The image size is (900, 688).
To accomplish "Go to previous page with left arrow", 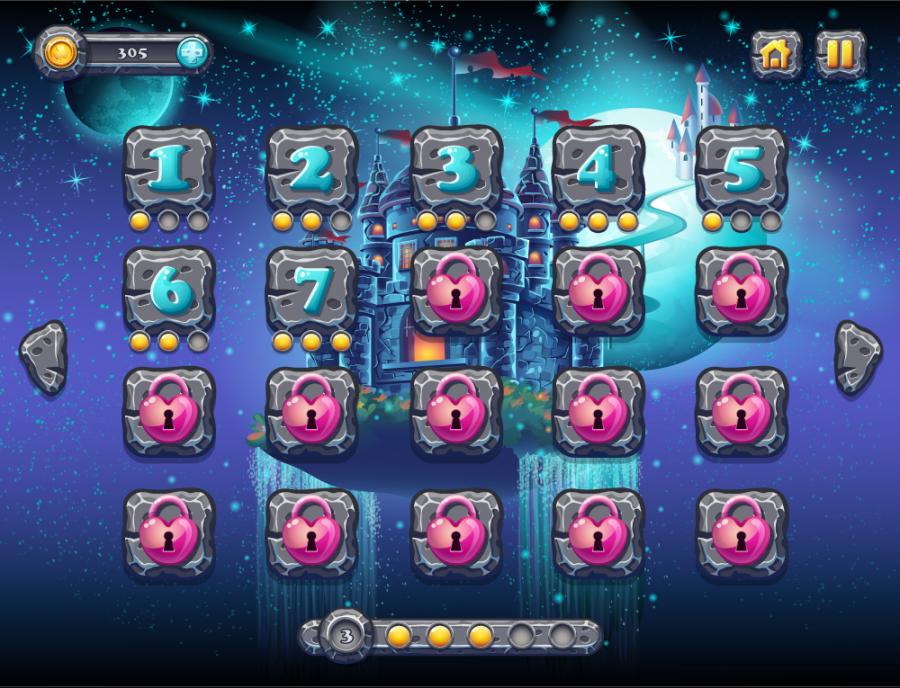I will (44, 356).
